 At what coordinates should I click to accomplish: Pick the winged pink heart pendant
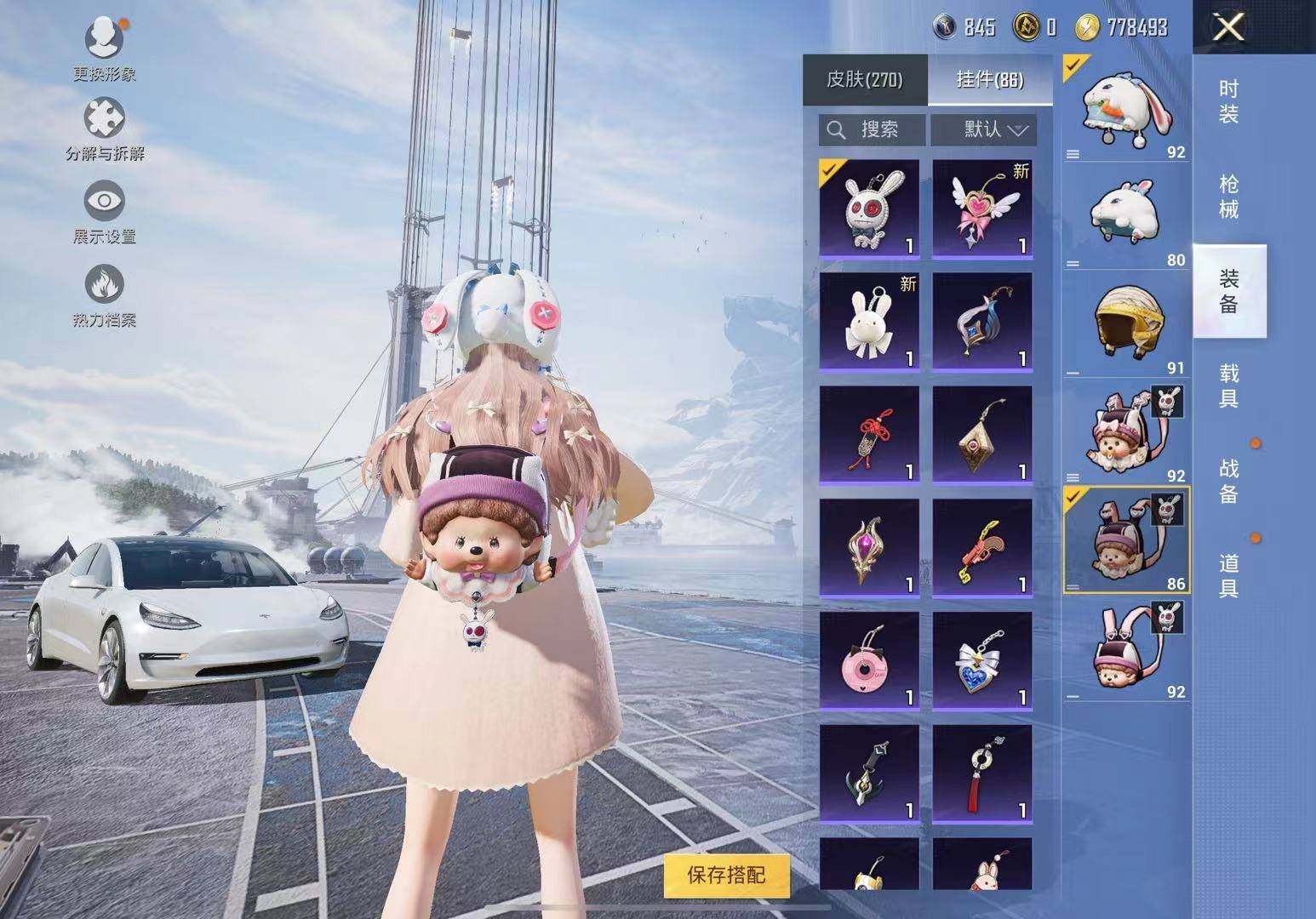[982, 208]
